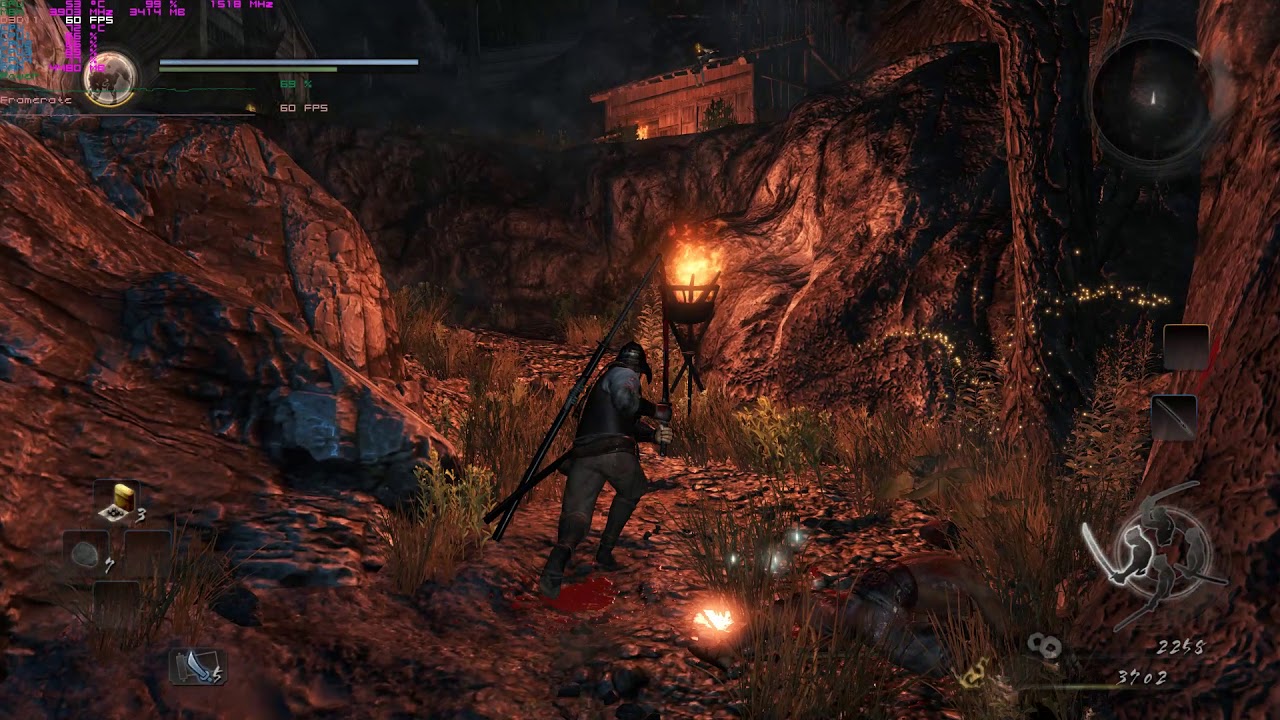Use the stone item shortcut

pos(87,553)
